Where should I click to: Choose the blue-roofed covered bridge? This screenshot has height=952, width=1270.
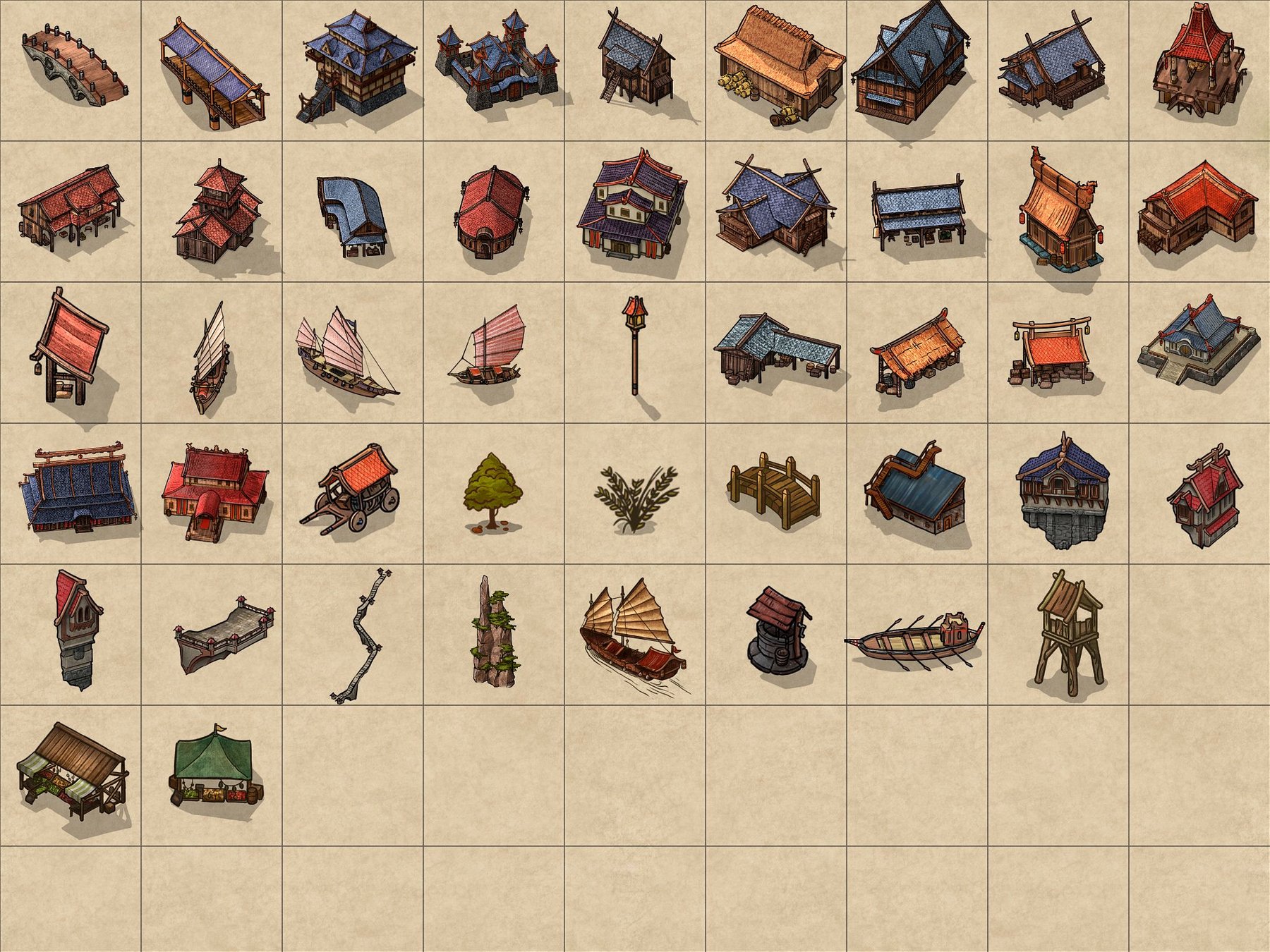point(213,74)
